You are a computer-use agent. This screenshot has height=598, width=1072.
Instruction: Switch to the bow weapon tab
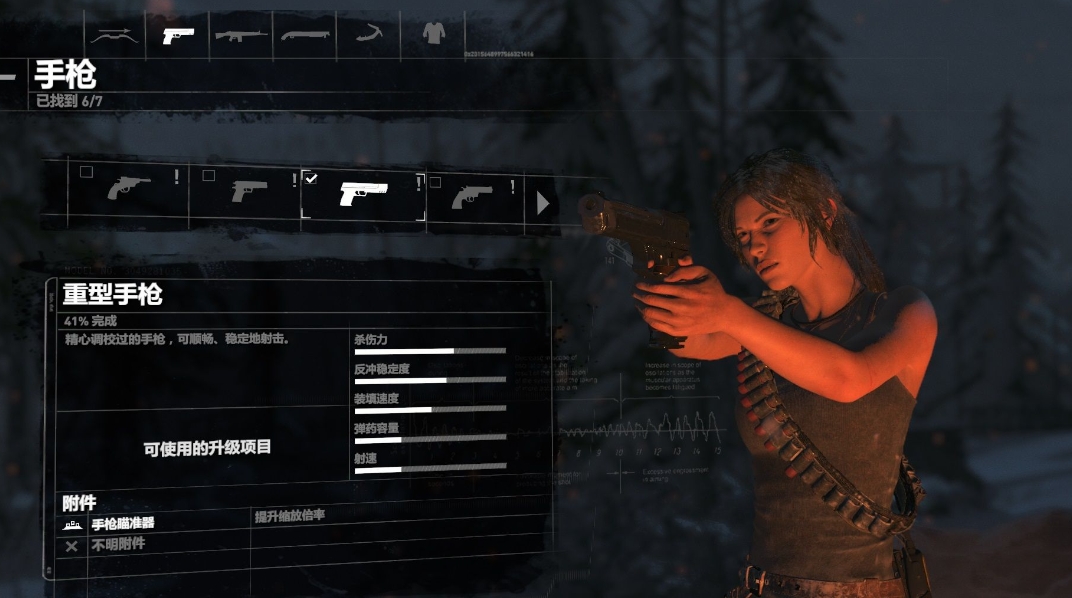click(114, 35)
